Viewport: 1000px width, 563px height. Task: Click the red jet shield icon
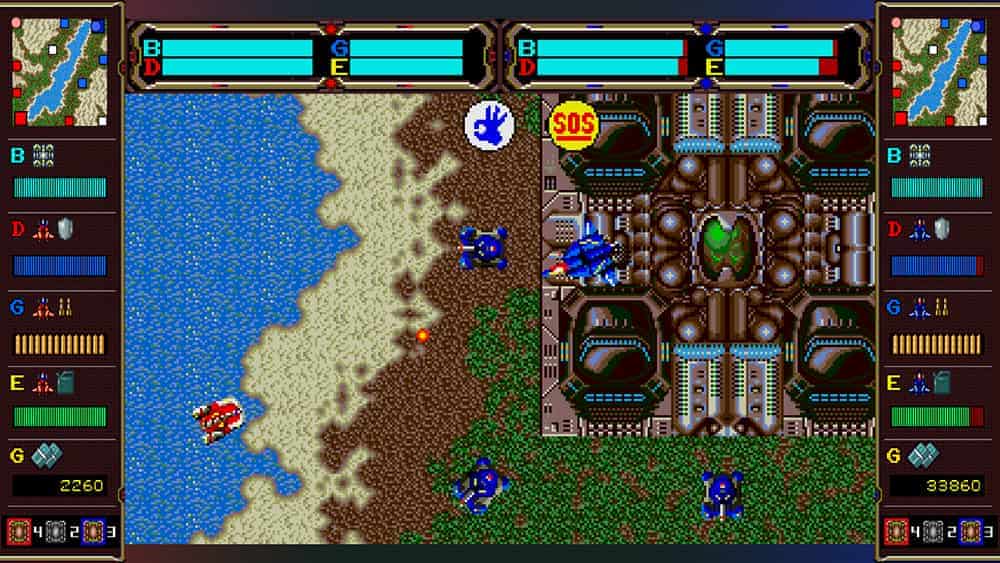coord(65,230)
